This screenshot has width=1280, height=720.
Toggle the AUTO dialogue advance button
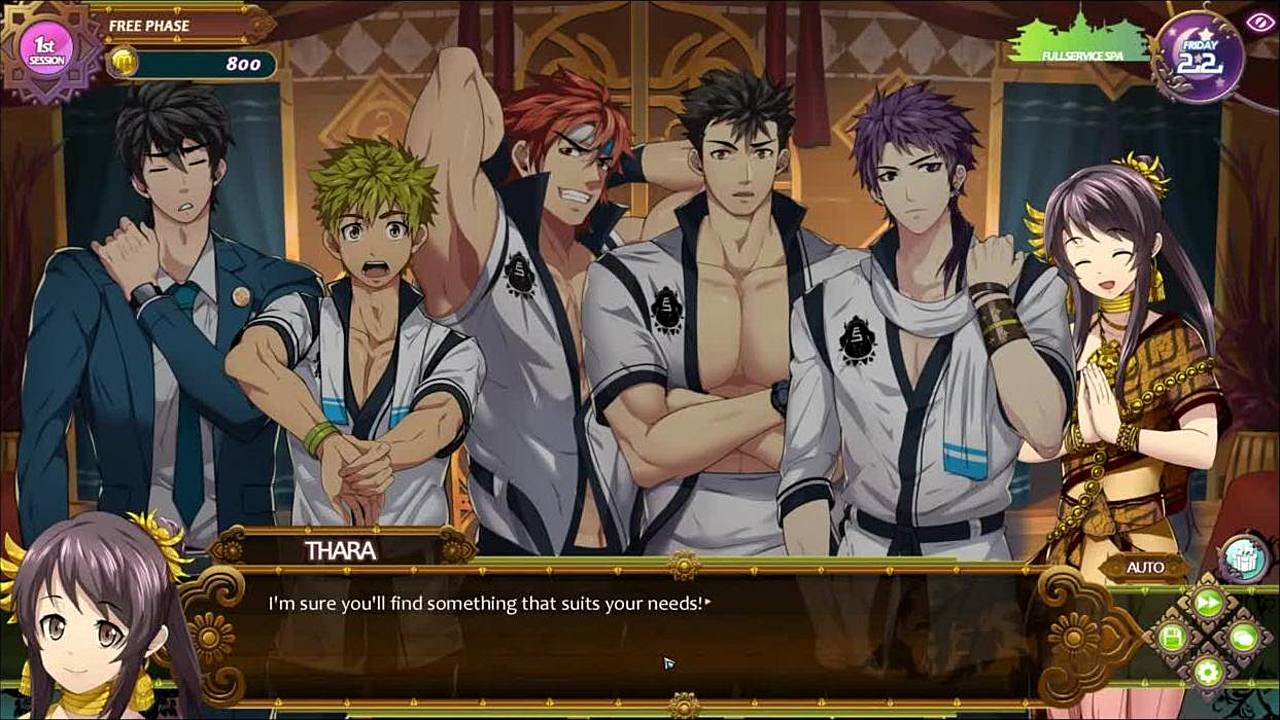pos(1145,568)
